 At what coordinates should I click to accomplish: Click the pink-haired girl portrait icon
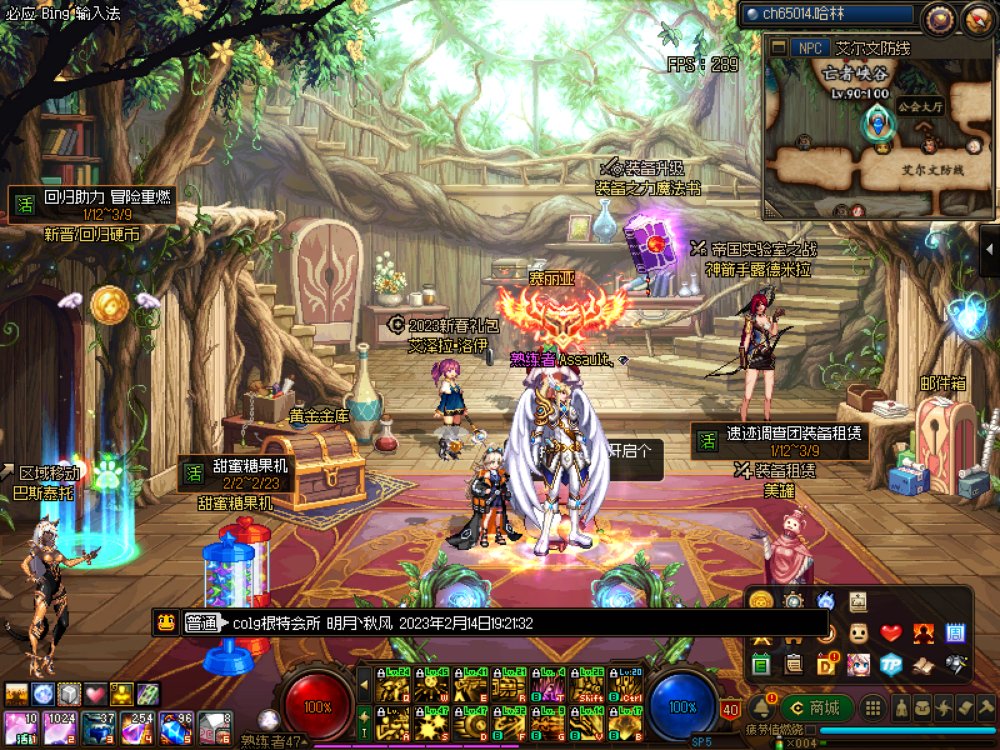pos(858,664)
